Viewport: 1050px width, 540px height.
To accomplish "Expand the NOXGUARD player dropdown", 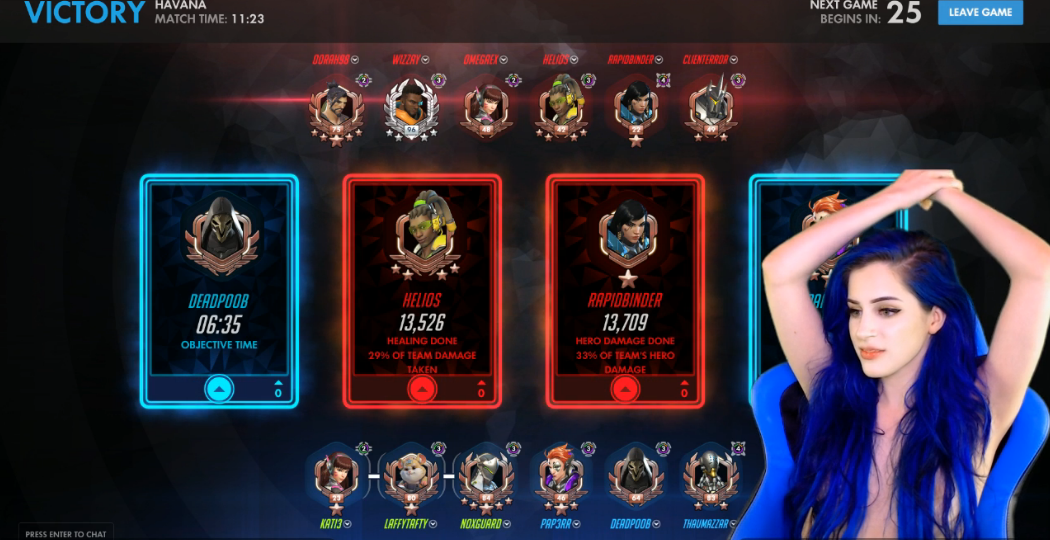I will (x=507, y=523).
